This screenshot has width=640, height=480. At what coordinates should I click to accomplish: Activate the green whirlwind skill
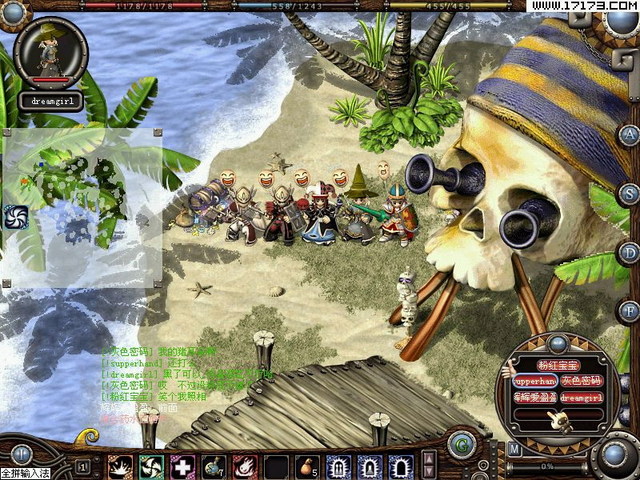tap(152, 466)
